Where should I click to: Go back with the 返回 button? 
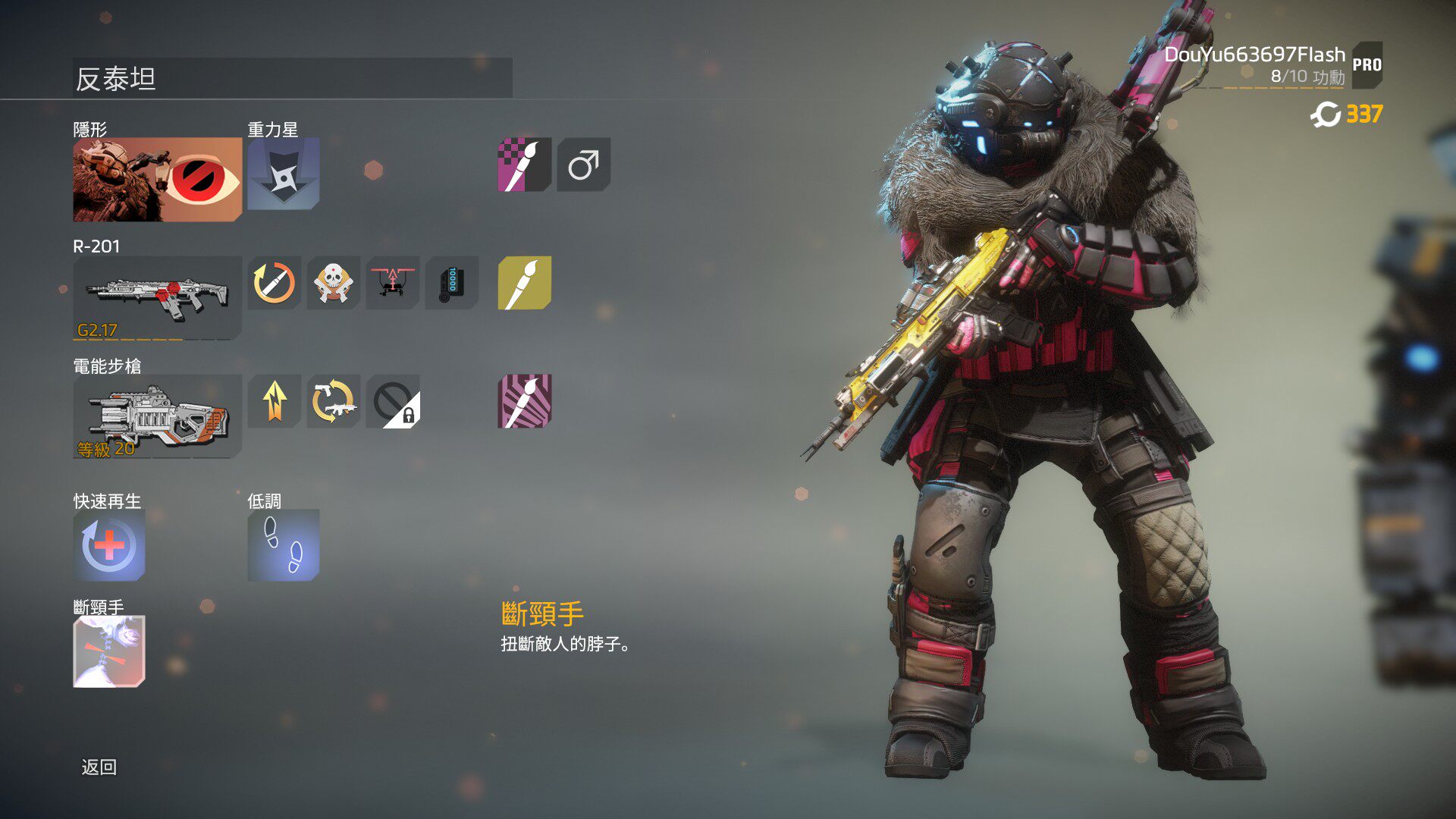point(99,767)
